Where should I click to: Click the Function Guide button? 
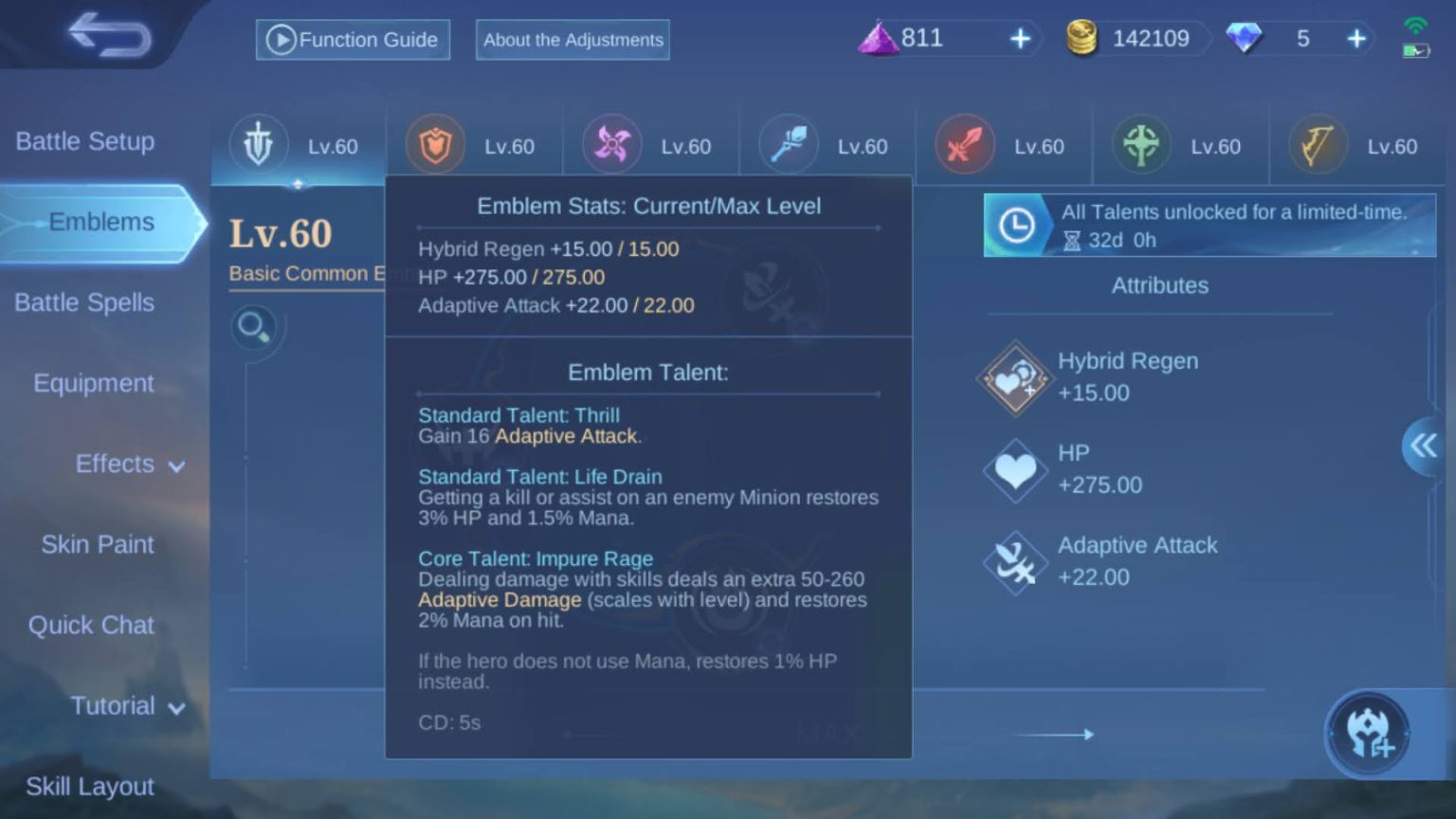click(352, 39)
